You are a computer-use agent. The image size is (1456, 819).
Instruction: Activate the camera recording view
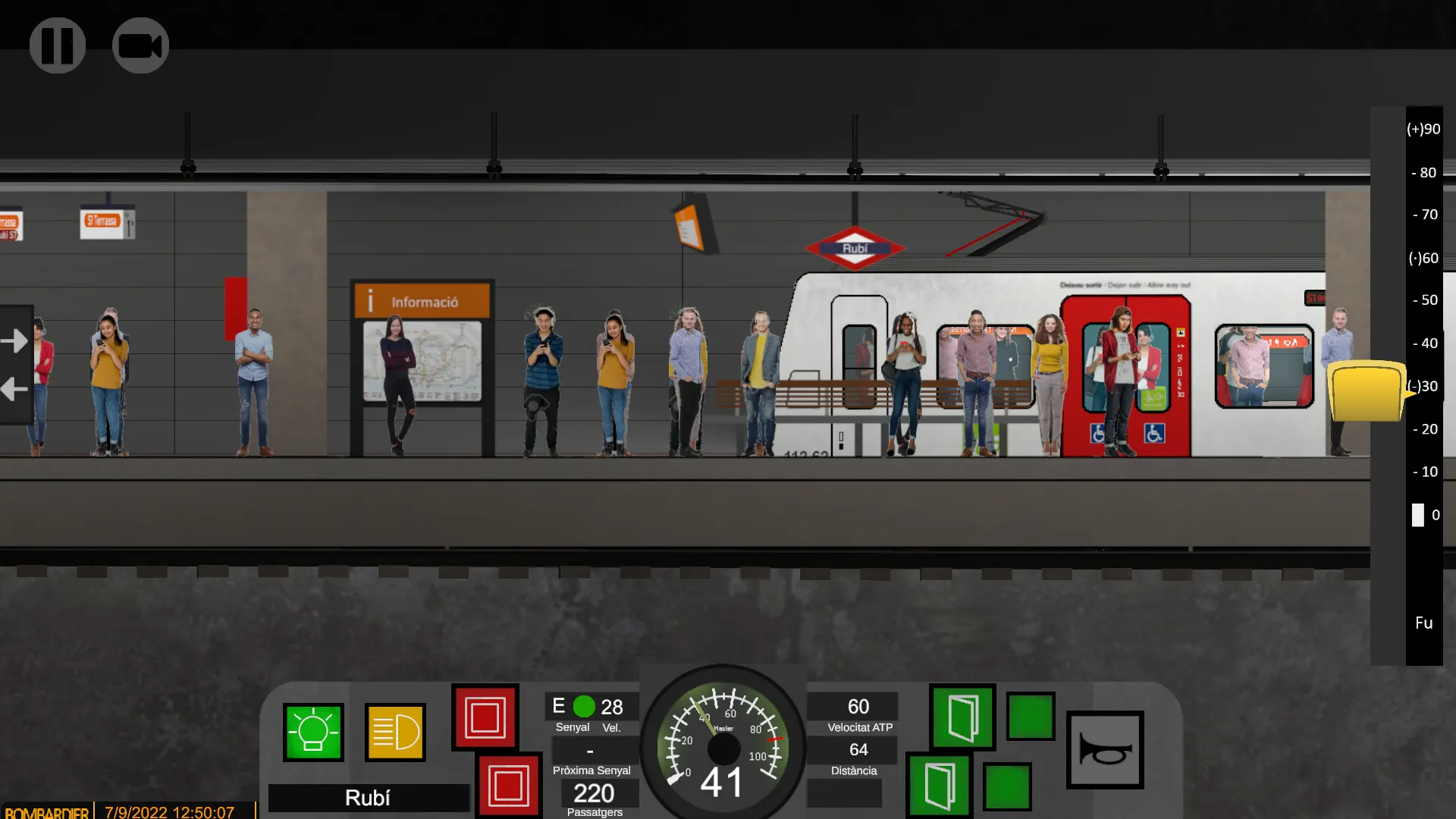coord(140,45)
